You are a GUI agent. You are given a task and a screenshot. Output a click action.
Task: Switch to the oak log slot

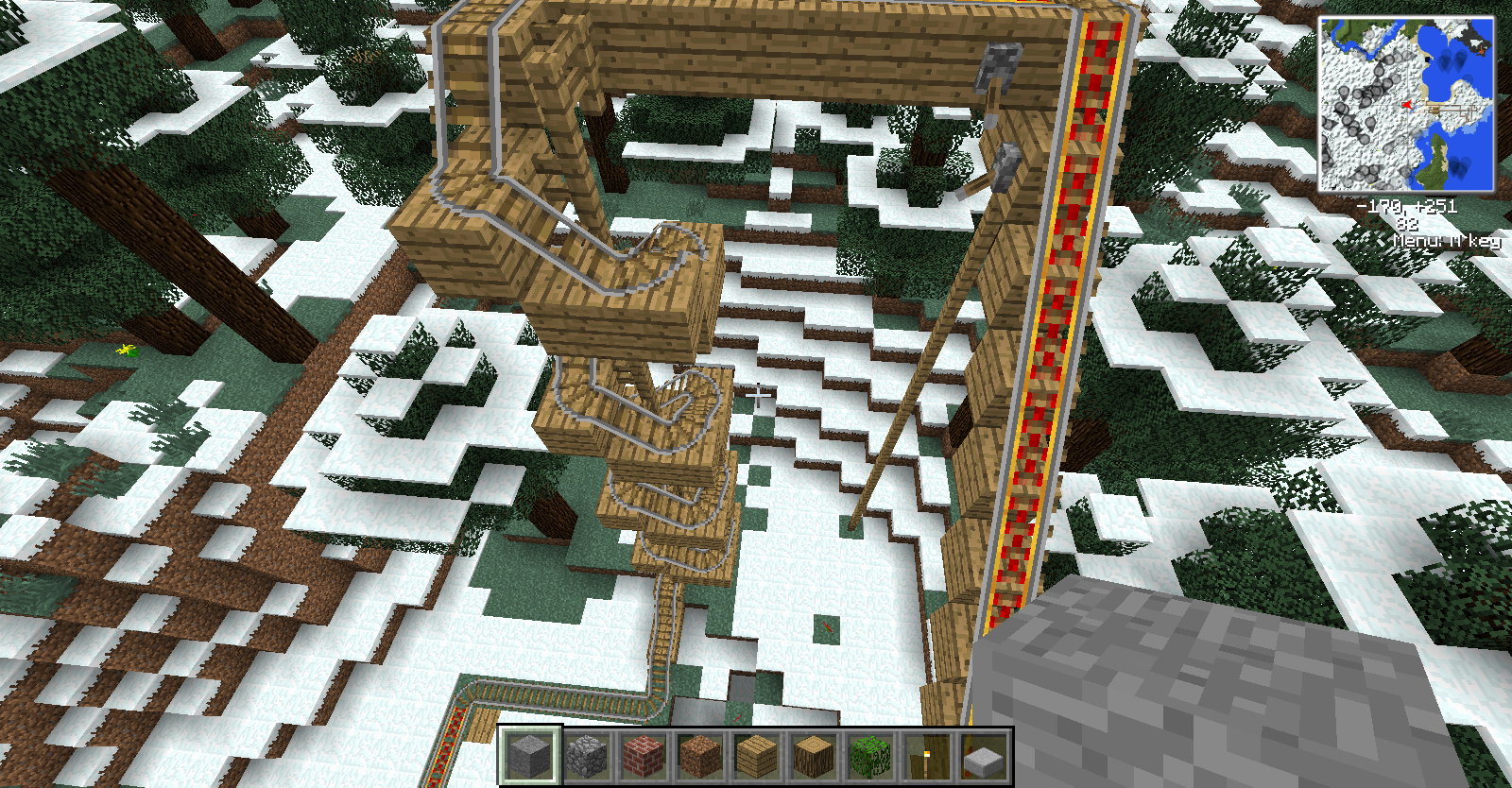pos(813,756)
